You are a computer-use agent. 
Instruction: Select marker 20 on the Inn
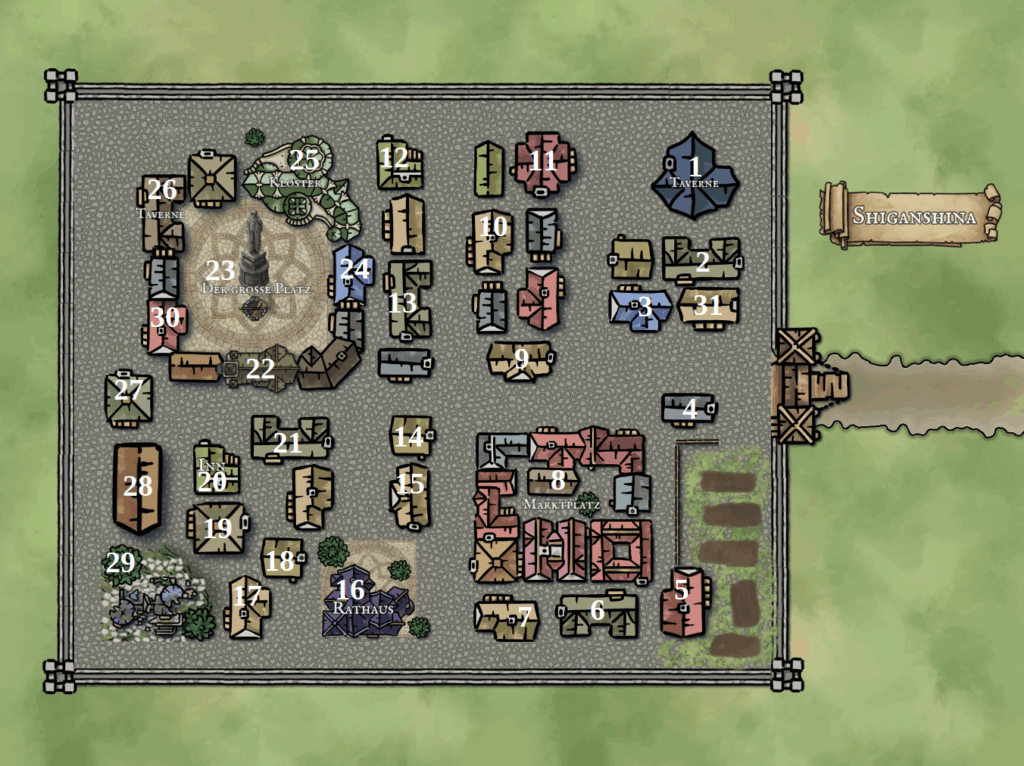pyautogui.click(x=212, y=482)
